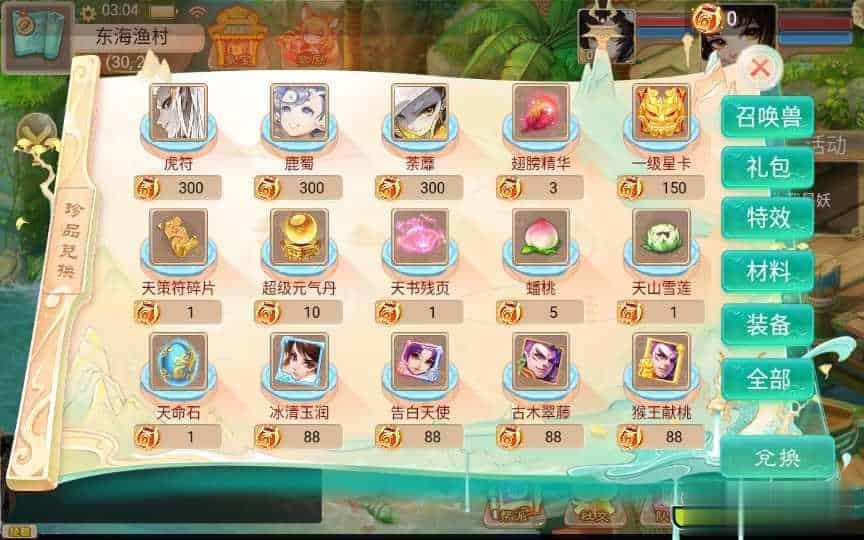Select the 一级星卡 golden mask item

click(662, 111)
